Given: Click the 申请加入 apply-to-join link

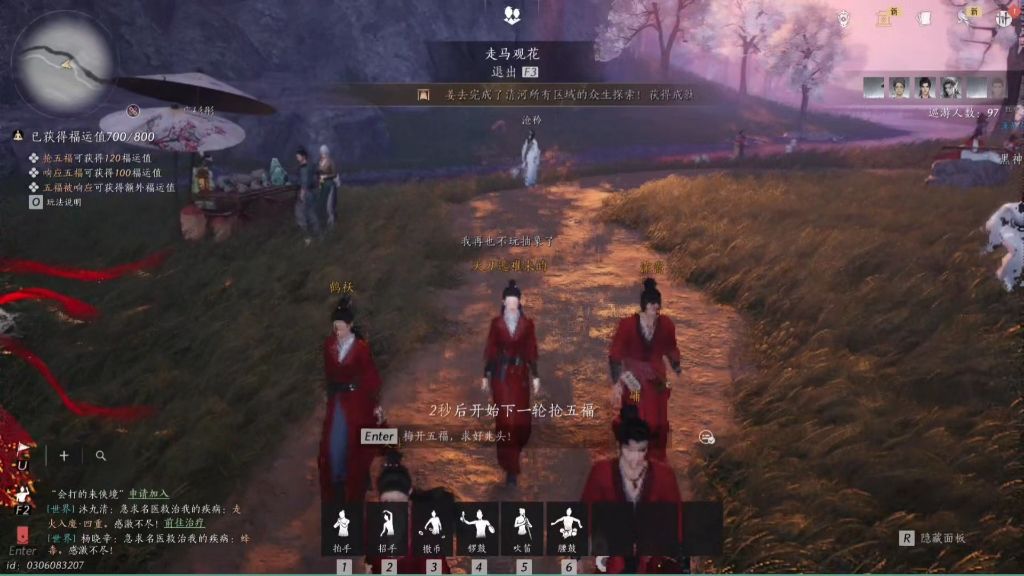Looking at the screenshot, I should pyautogui.click(x=148, y=494).
